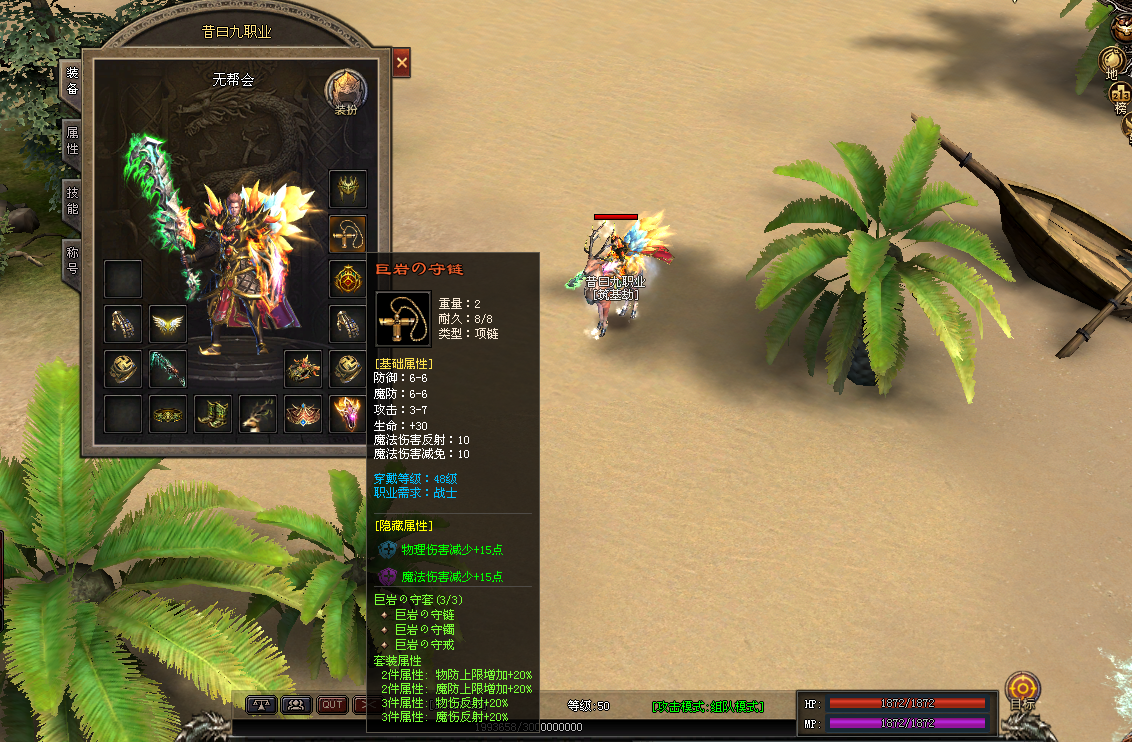
Task: Select the red medal equipment slot
Action: (348, 278)
